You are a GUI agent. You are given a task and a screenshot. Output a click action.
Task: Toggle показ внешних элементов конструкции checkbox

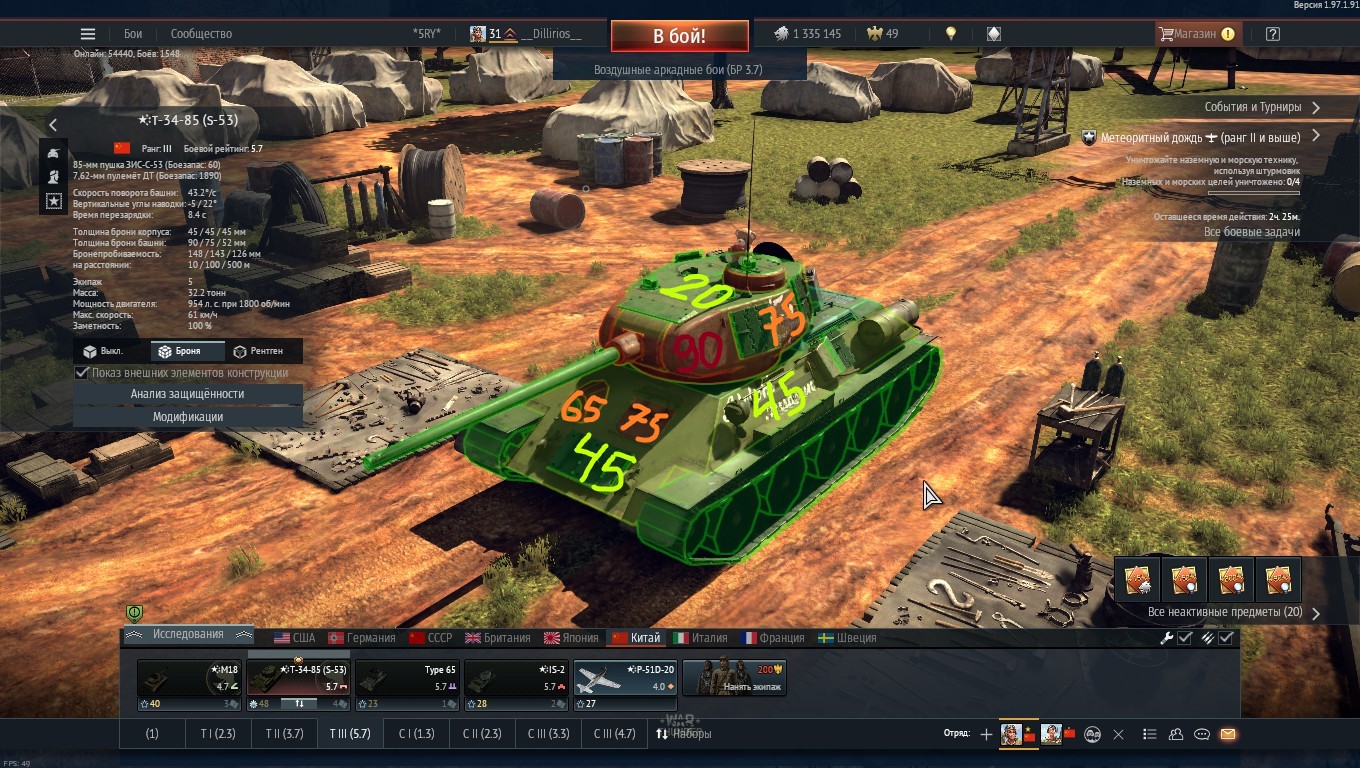click(x=83, y=373)
